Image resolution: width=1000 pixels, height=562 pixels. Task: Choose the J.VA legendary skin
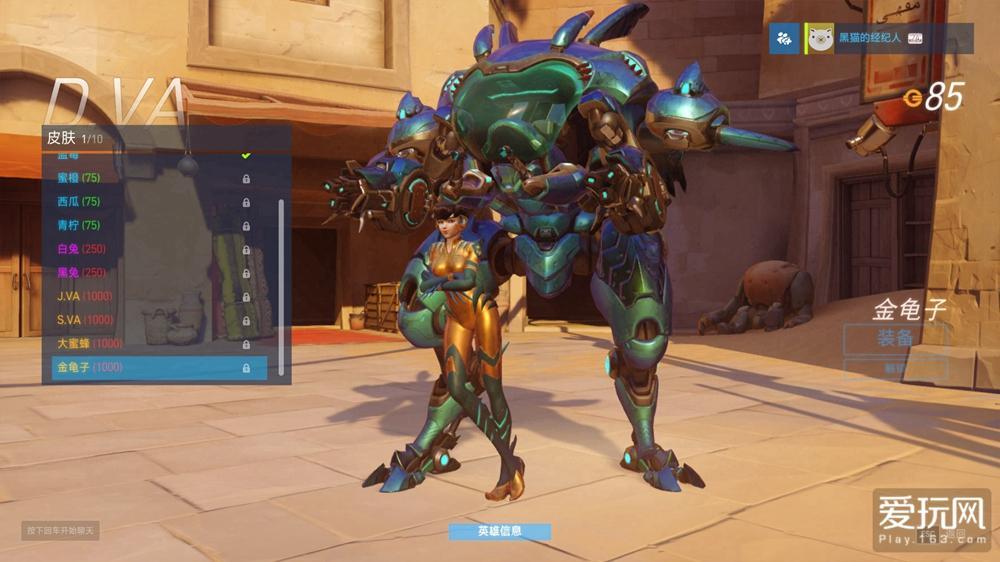(150, 296)
